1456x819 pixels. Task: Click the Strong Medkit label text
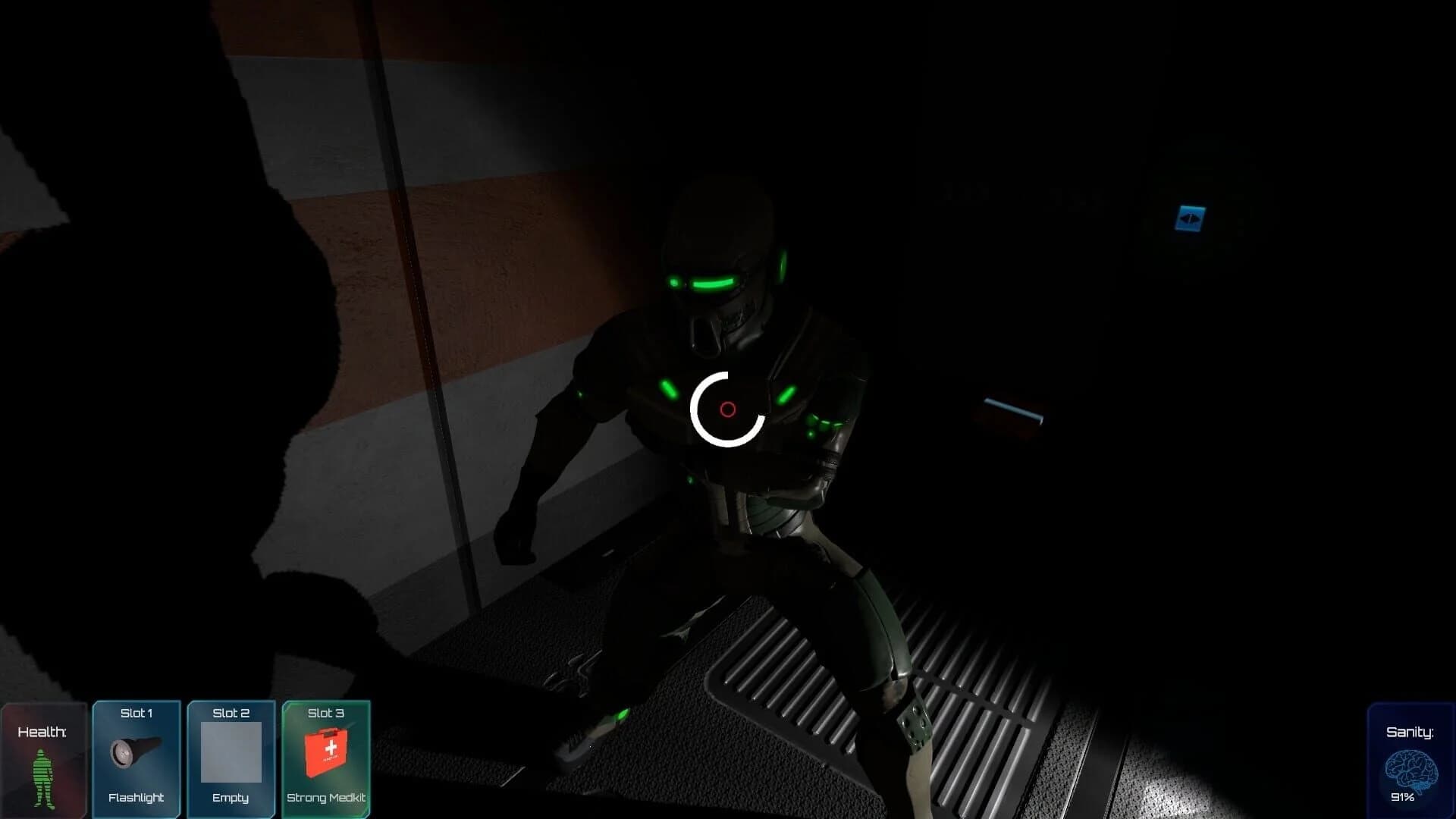coord(326,798)
